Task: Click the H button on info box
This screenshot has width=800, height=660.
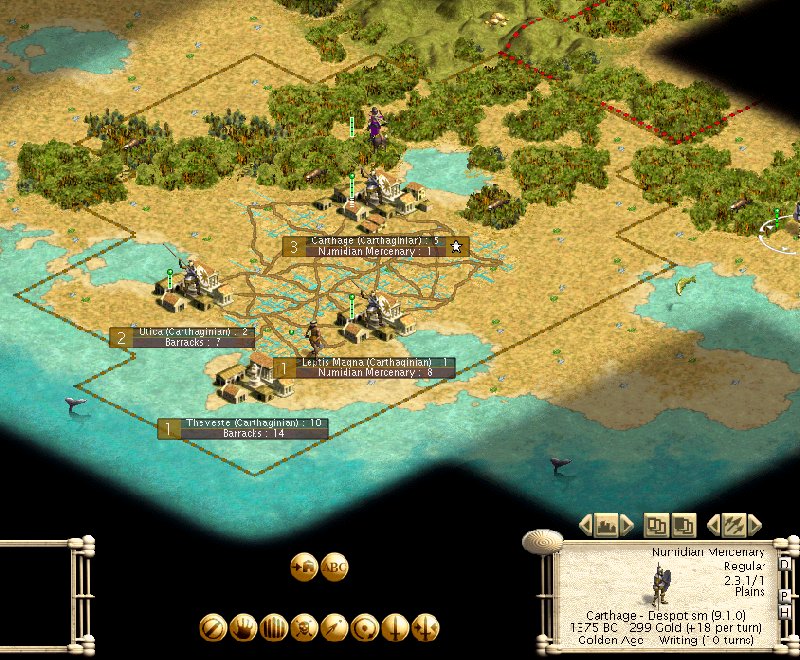Action: (785, 612)
